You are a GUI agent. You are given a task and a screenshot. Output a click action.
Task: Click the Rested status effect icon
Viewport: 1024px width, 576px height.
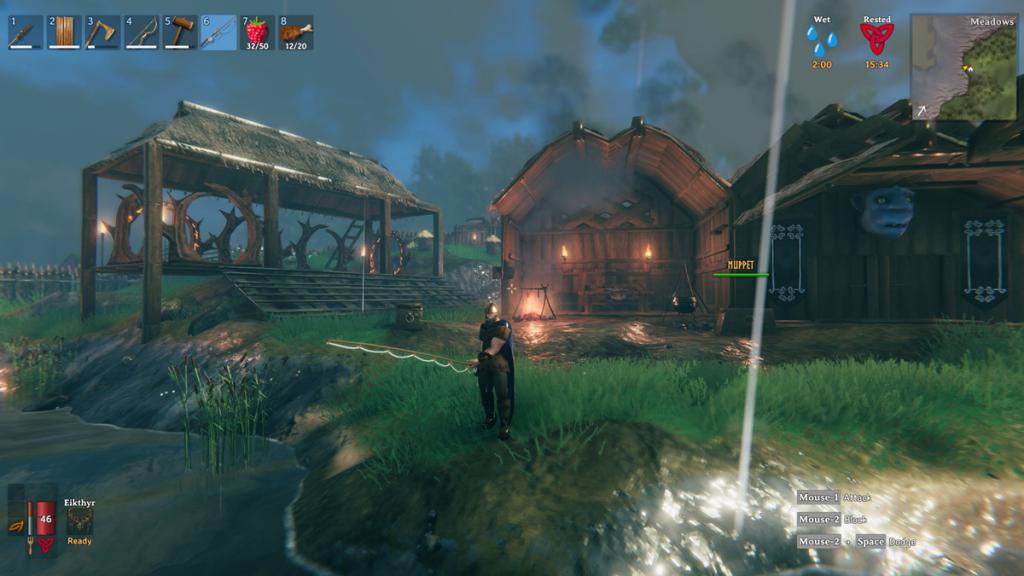(877, 40)
